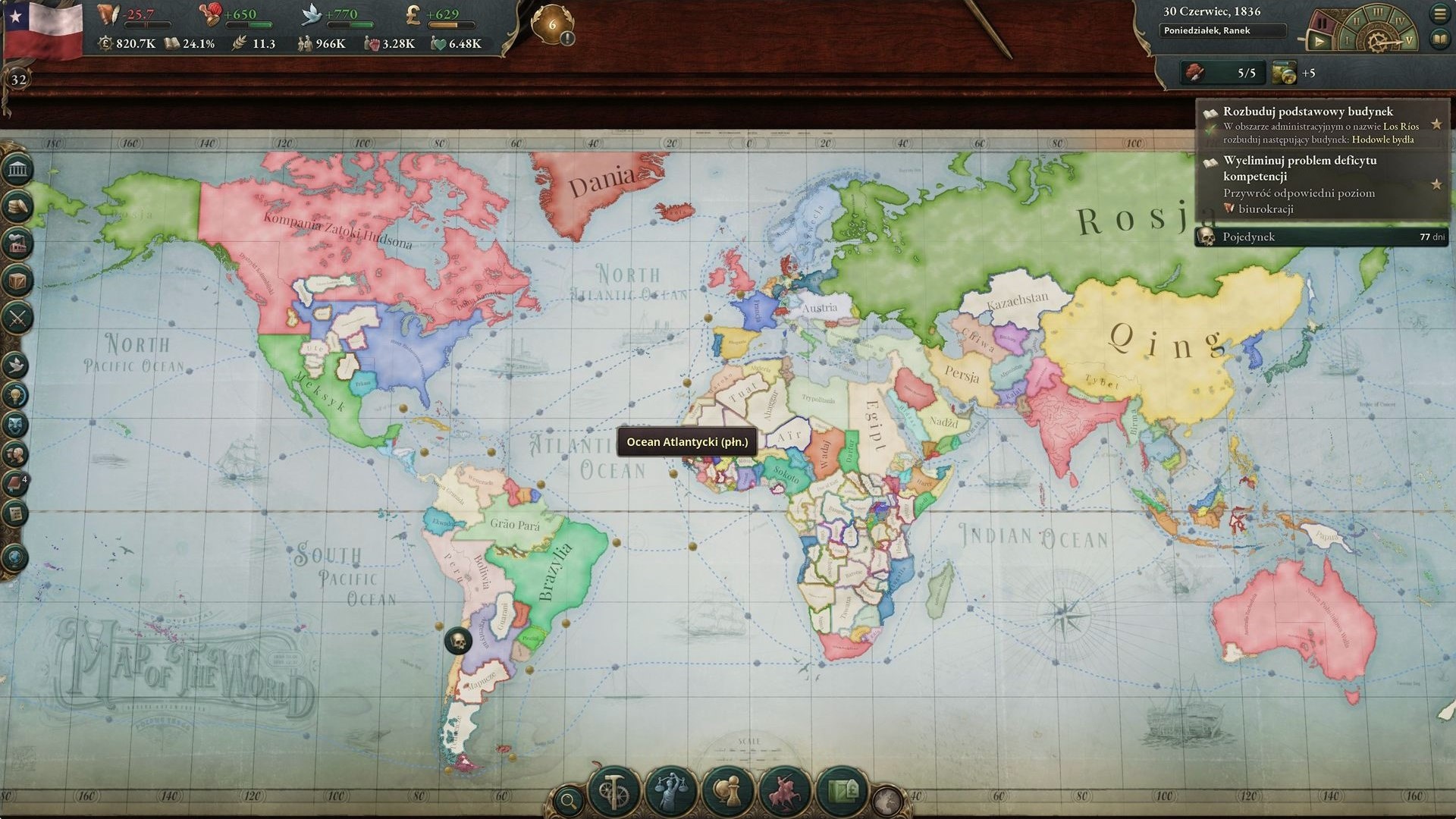
Task: Open the diplomacy lens globe and pawn icon
Action: pos(729,791)
